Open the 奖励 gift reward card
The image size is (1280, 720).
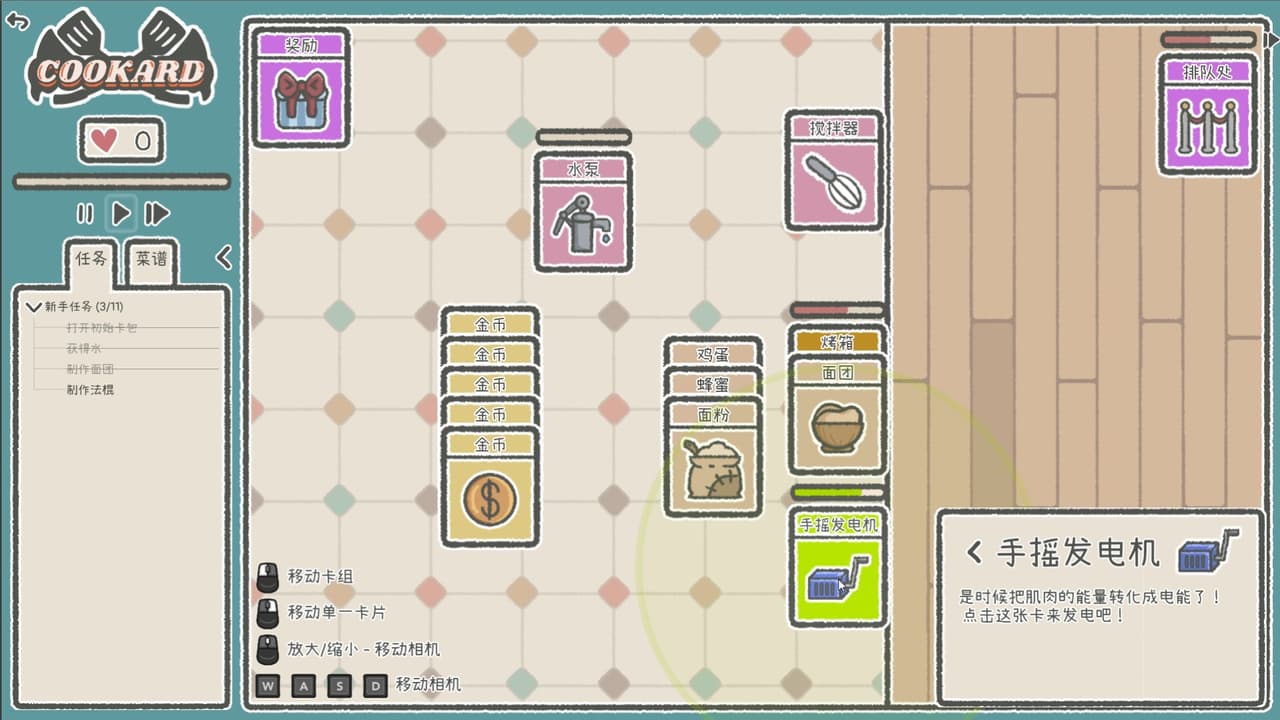click(300, 98)
